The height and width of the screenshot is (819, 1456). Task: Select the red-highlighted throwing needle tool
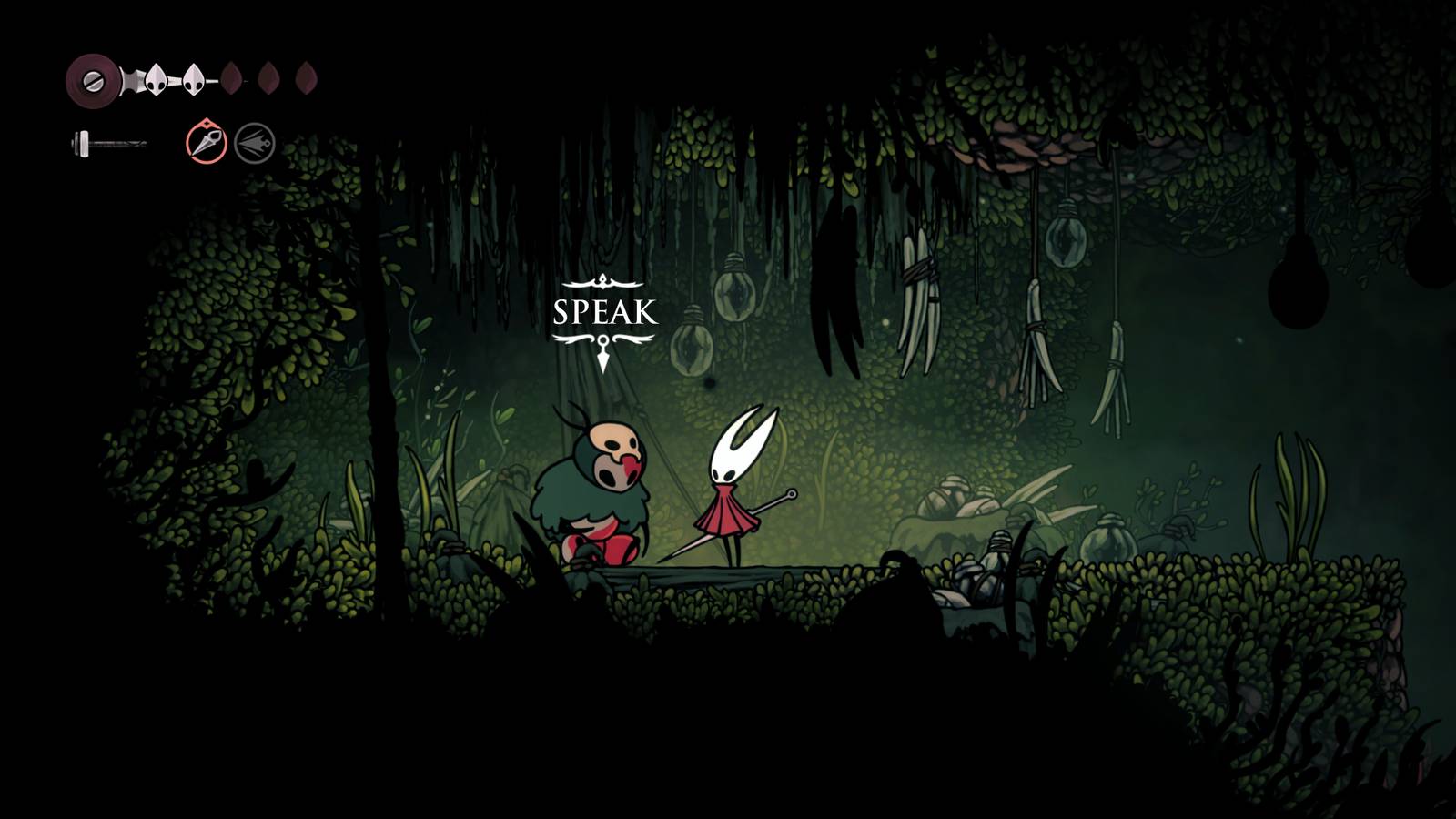[x=207, y=143]
